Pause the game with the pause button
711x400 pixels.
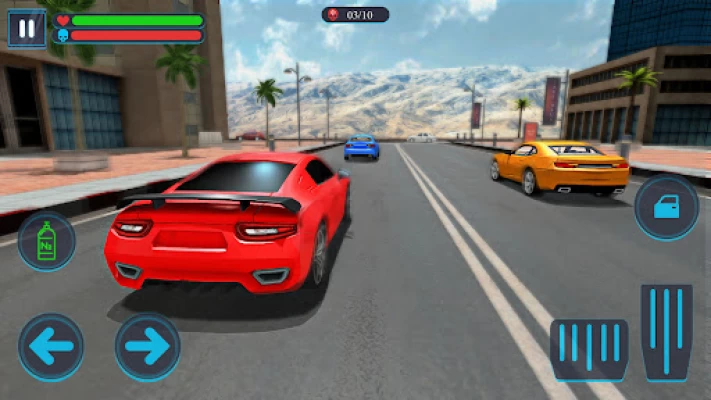tap(26, 28)
